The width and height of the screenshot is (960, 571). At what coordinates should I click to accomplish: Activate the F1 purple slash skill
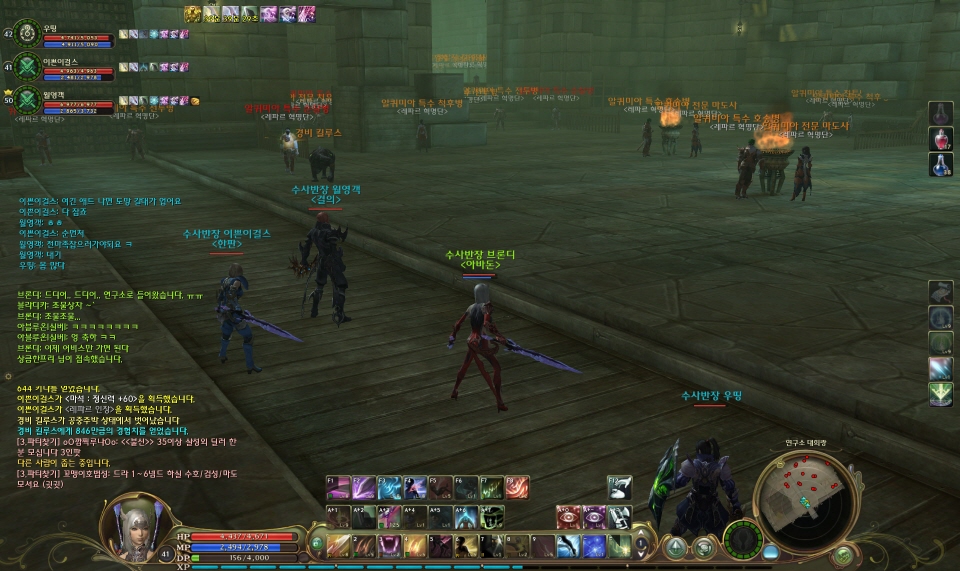tap(338, 487)
